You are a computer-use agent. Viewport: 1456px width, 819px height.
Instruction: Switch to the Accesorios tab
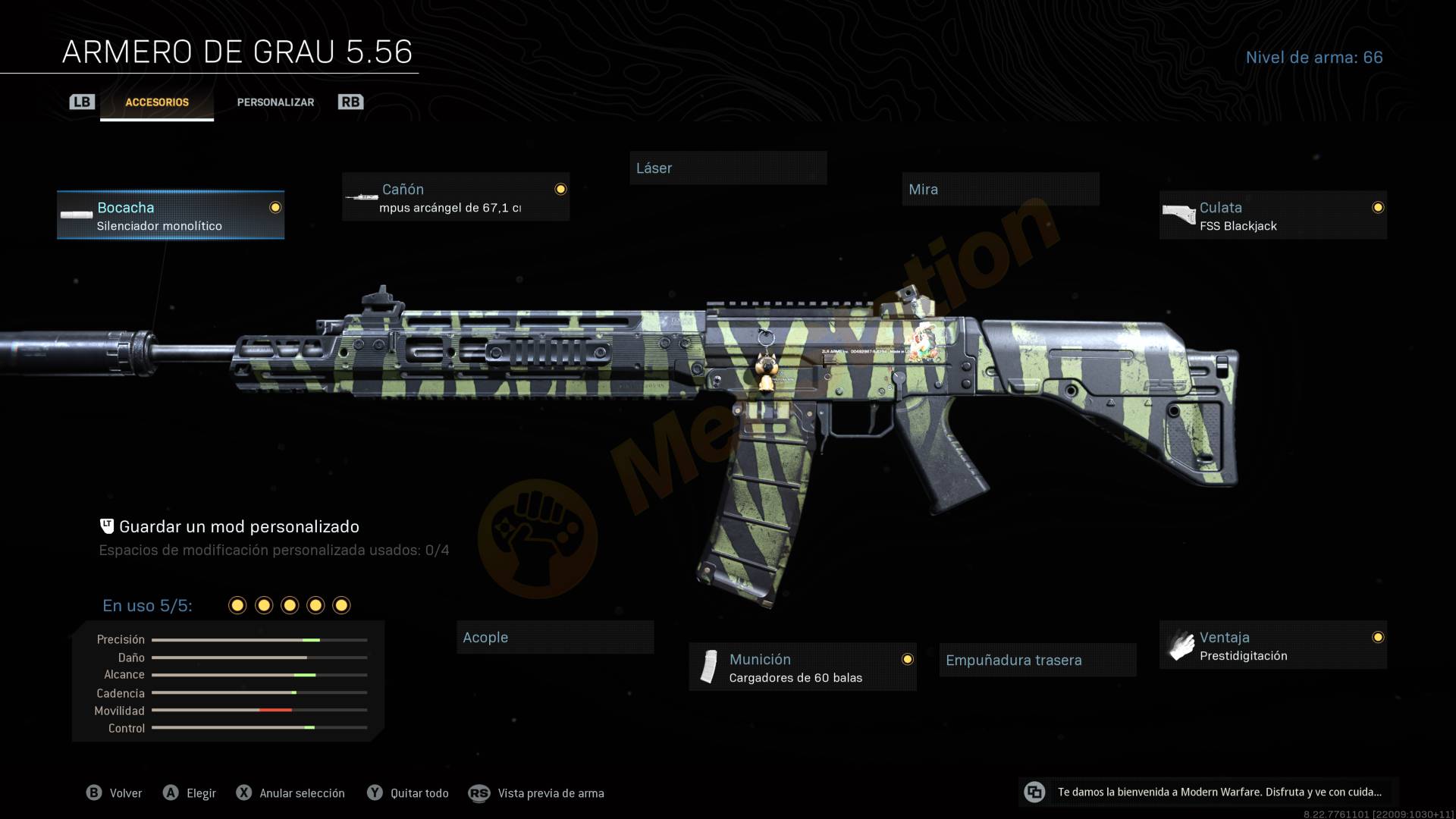[x=157, y=102]
